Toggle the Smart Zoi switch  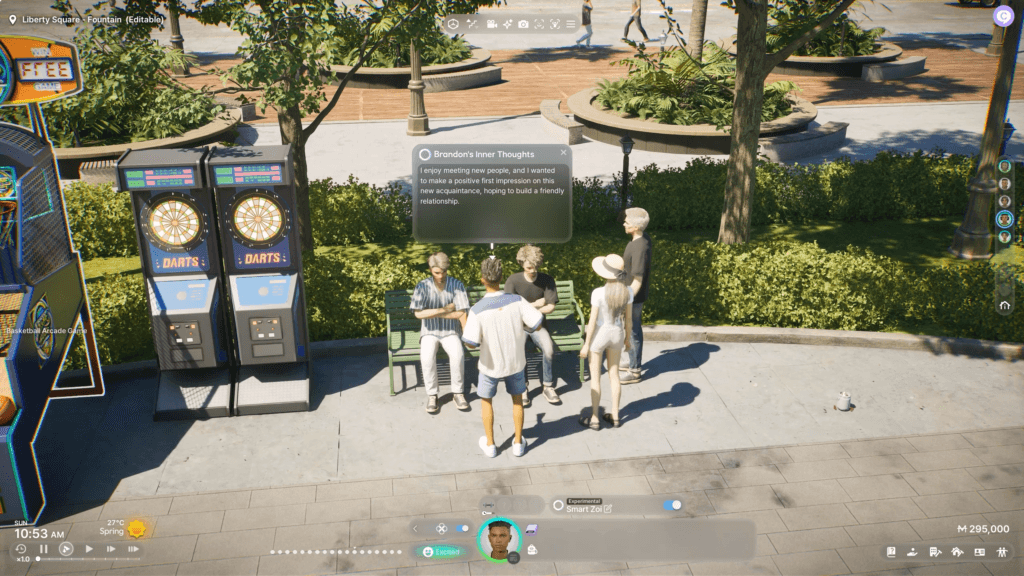point(673,505)
